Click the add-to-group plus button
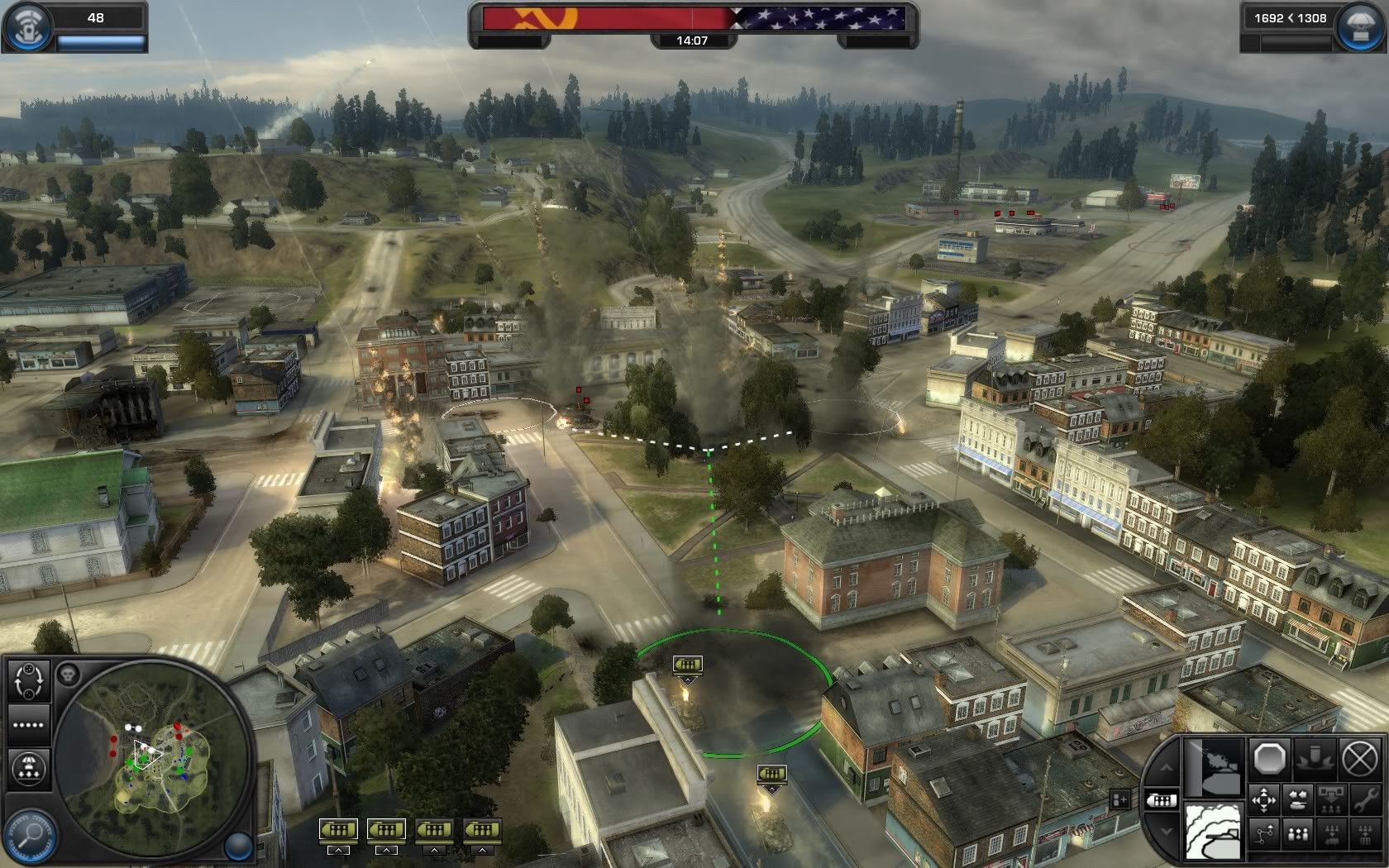The width and height of the screenshot is (1389, 868). [x=1121, y=799]
